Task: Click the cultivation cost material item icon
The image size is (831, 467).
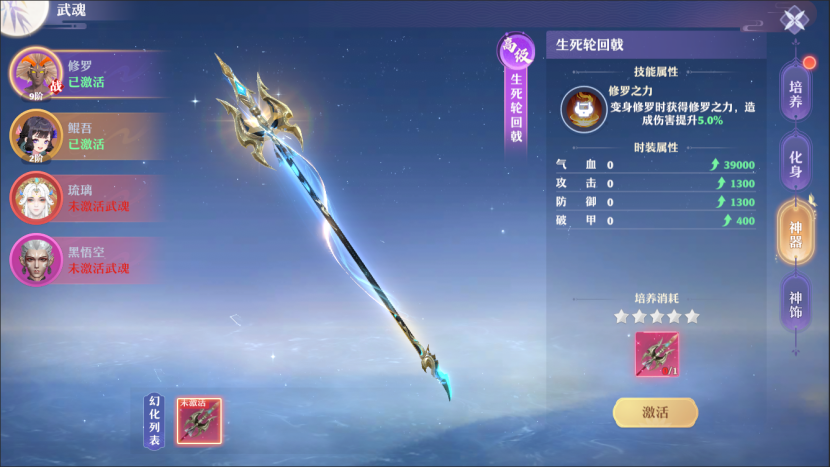Action: coord(656,355)
